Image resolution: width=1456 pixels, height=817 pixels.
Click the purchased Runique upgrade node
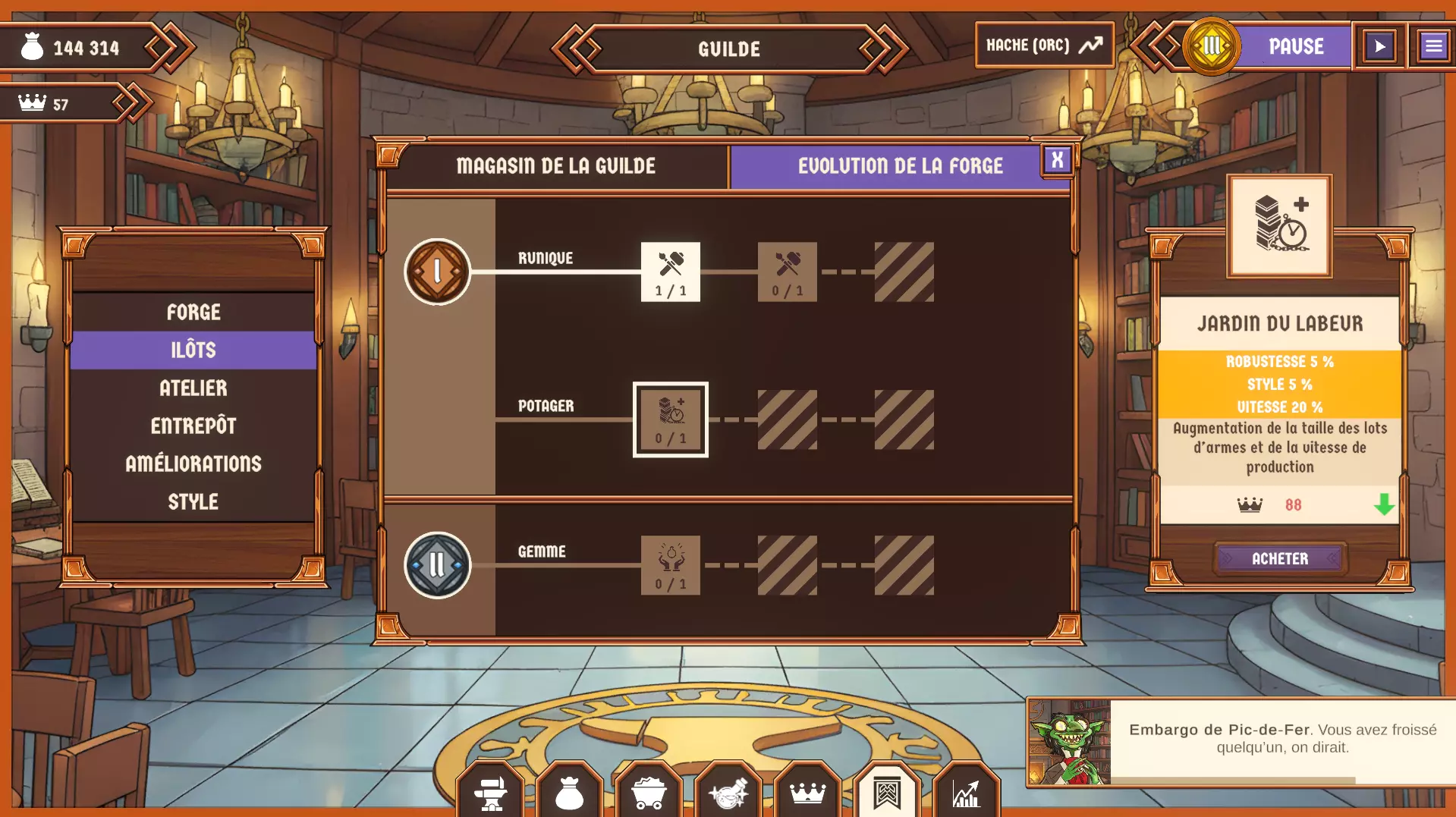click(x=671, y=272)
